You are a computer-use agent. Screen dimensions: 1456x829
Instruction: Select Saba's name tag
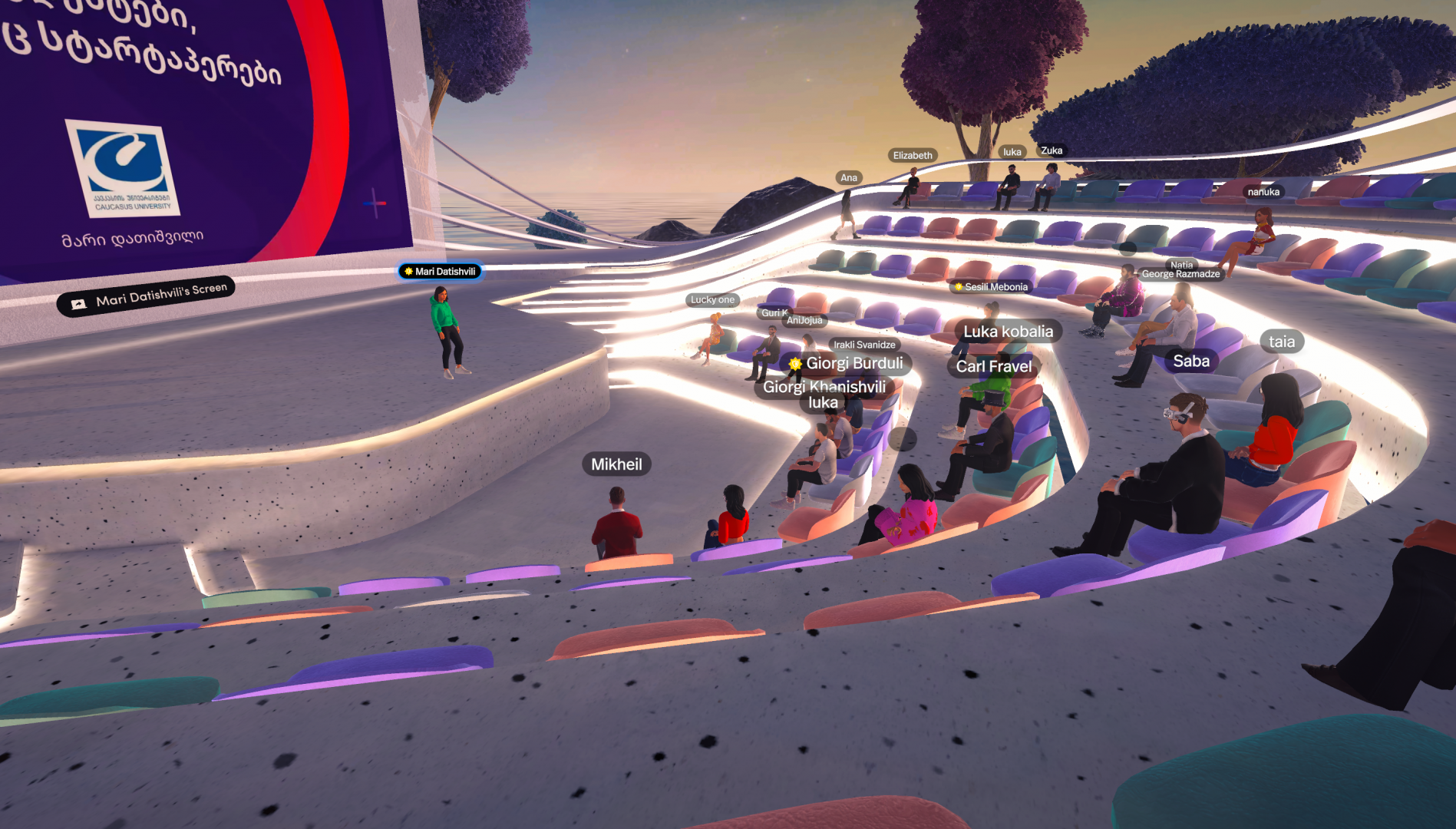1190,362
